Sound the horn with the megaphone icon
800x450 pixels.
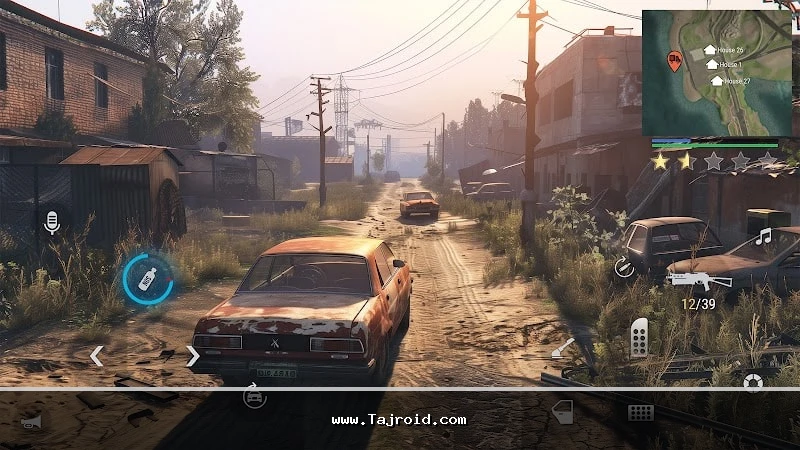[33, 421]
